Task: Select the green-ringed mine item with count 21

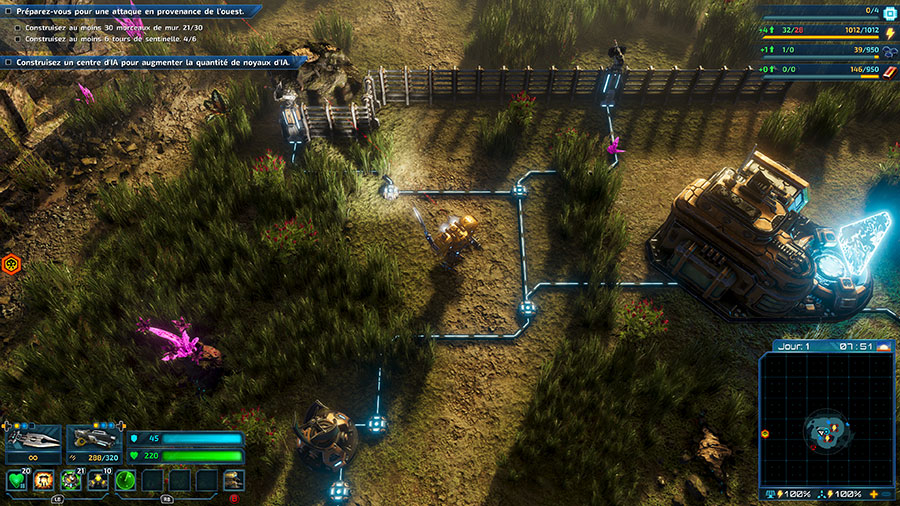Action: tap(71, 481)
